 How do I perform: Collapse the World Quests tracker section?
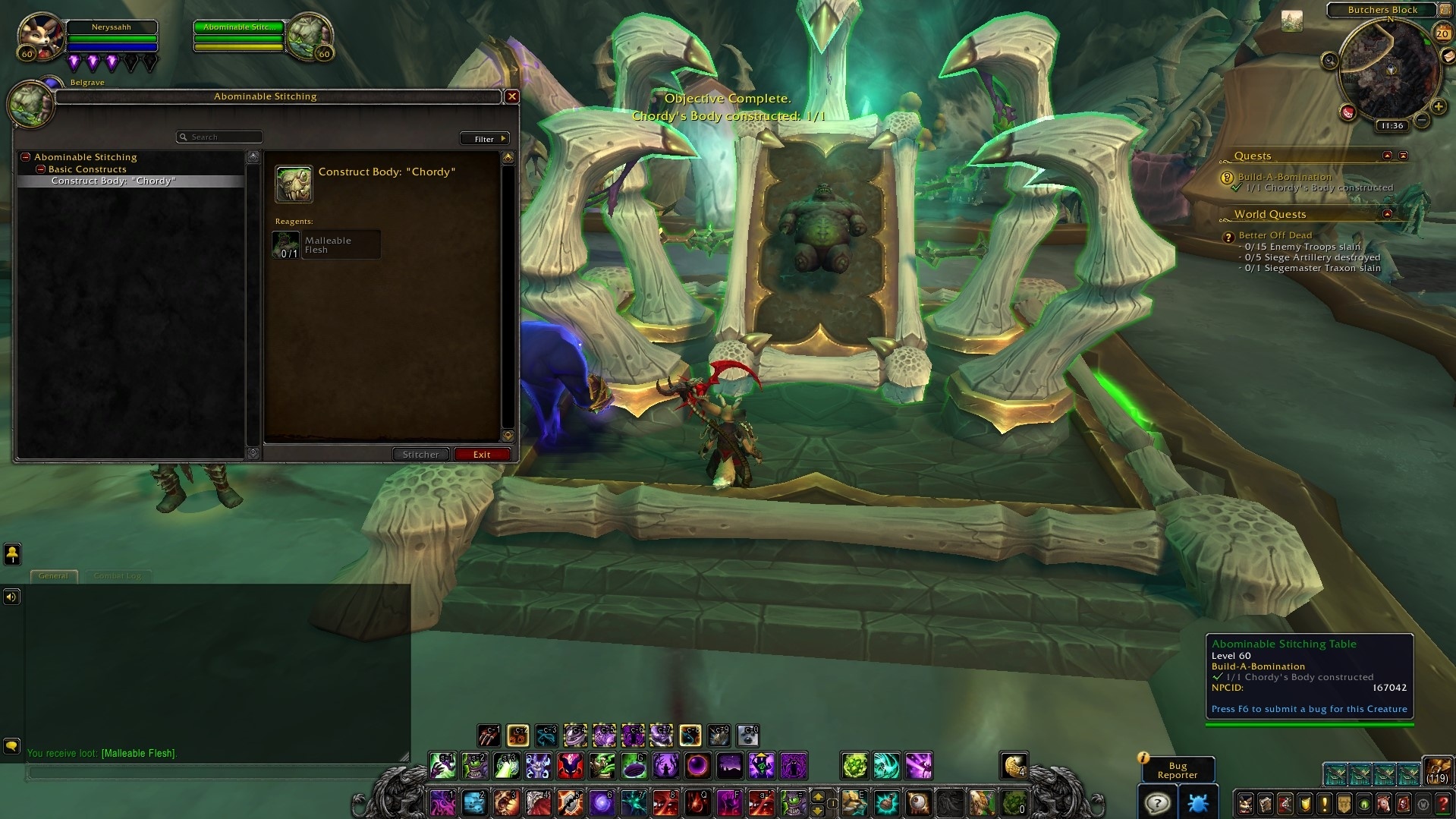tap(1388, 214)
